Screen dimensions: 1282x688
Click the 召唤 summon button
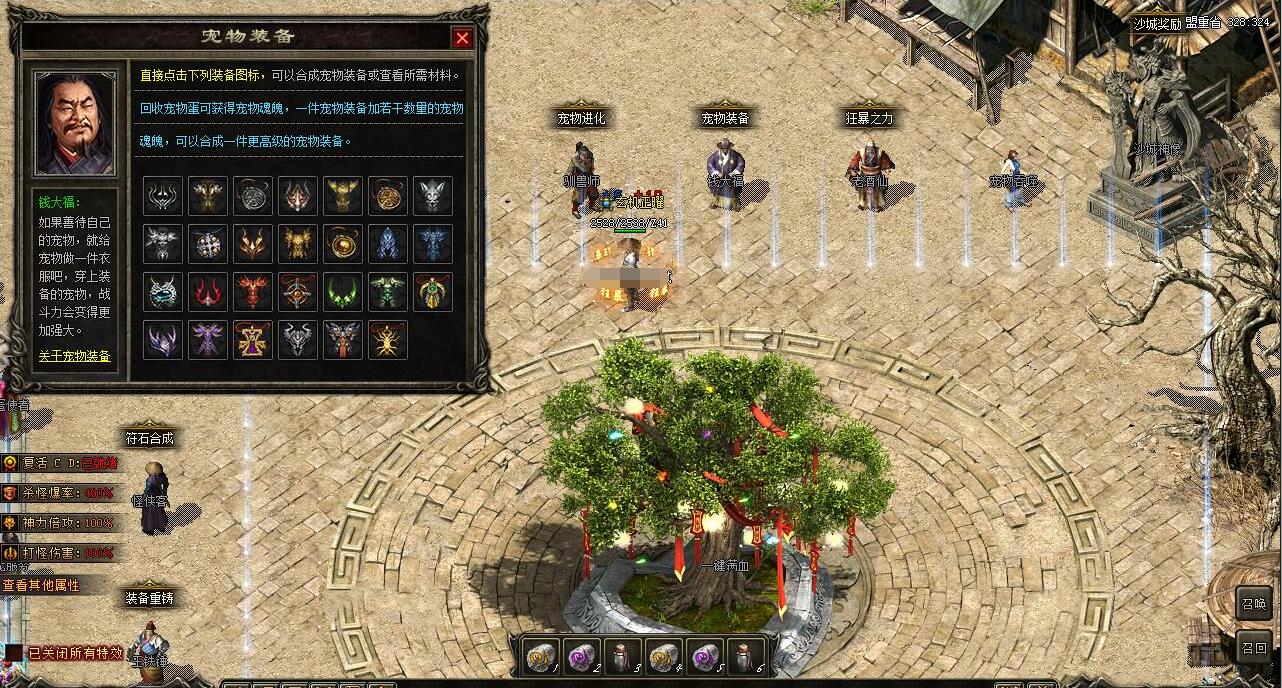(1254, 603)
